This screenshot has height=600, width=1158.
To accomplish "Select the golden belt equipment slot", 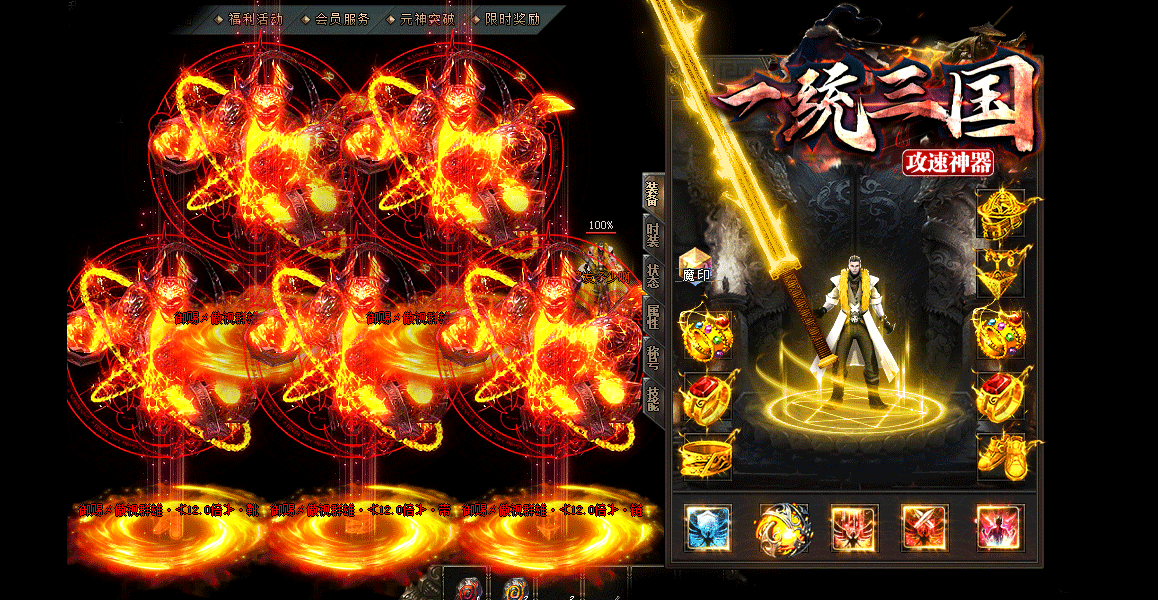I will click(x=707, y=455).
